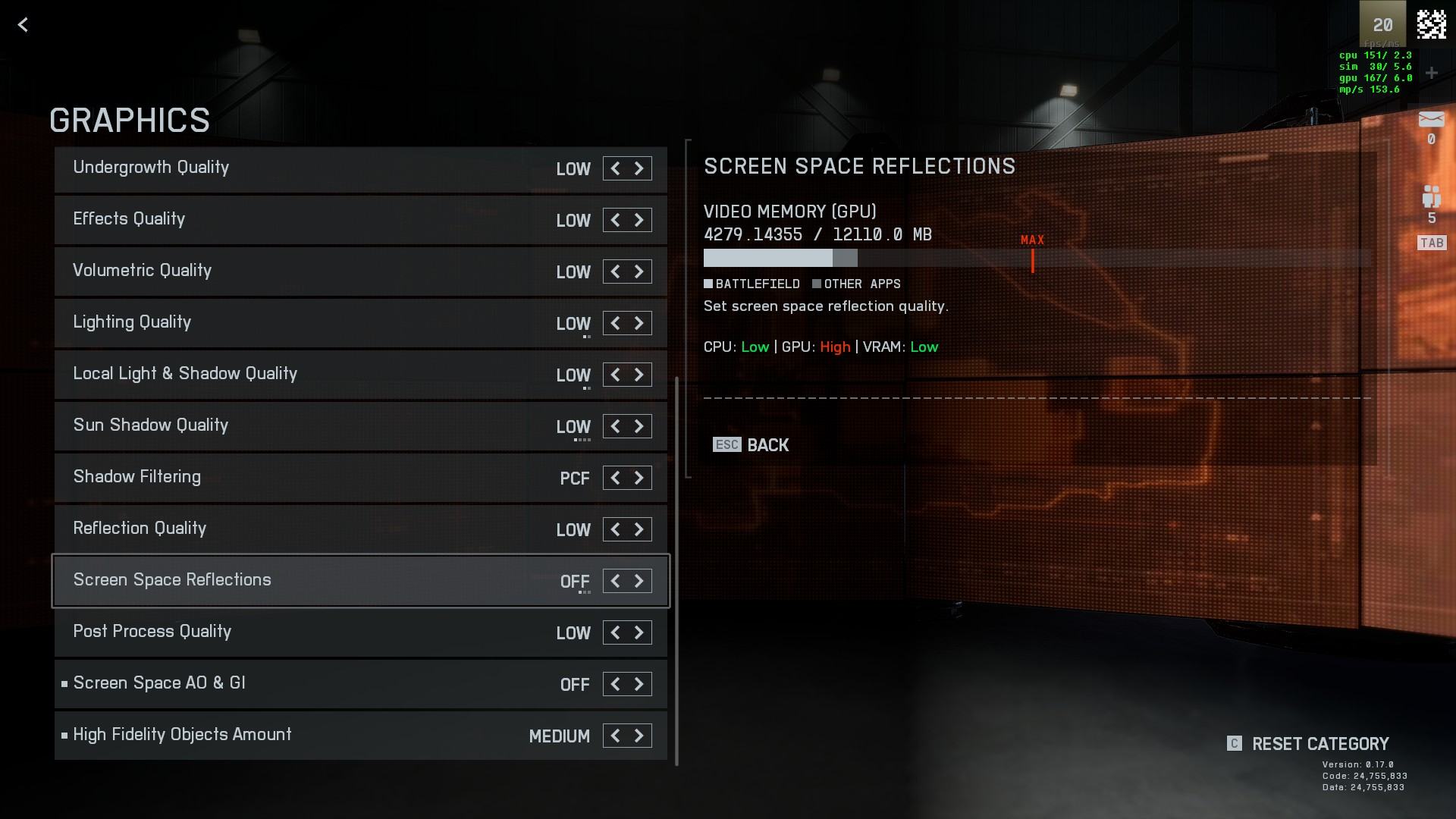1456x819 pixels.
Task: Open the QR-style profile icon top right
Action: click(1431, 25)
